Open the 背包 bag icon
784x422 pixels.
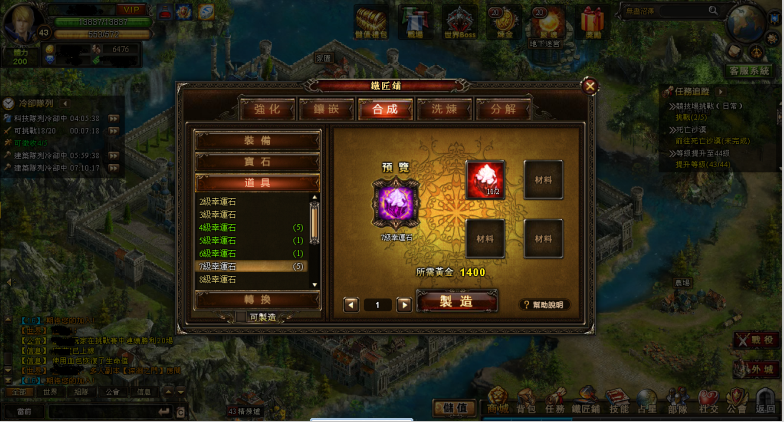pyautogui.click(x=527, y=399)
